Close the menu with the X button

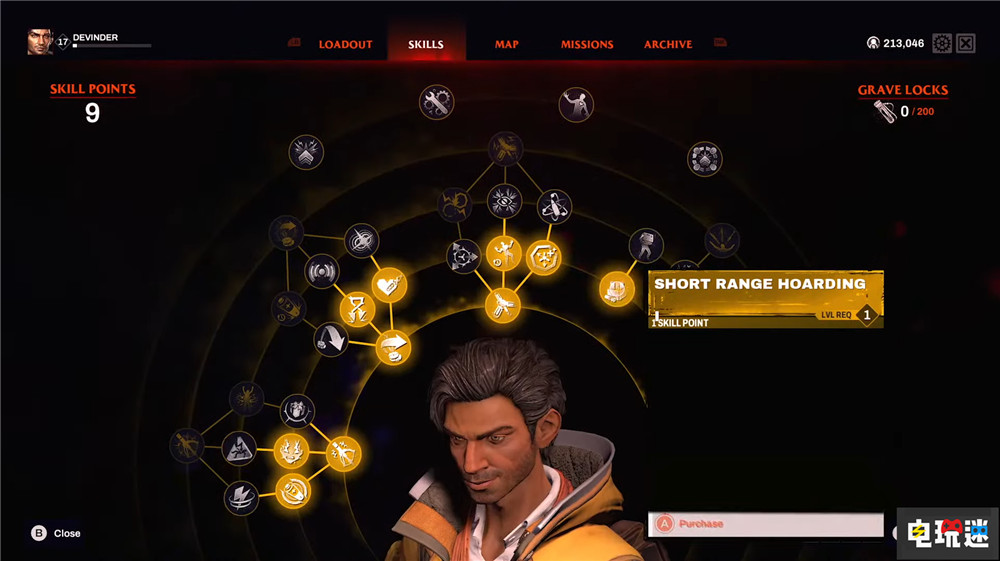[966, 43]
